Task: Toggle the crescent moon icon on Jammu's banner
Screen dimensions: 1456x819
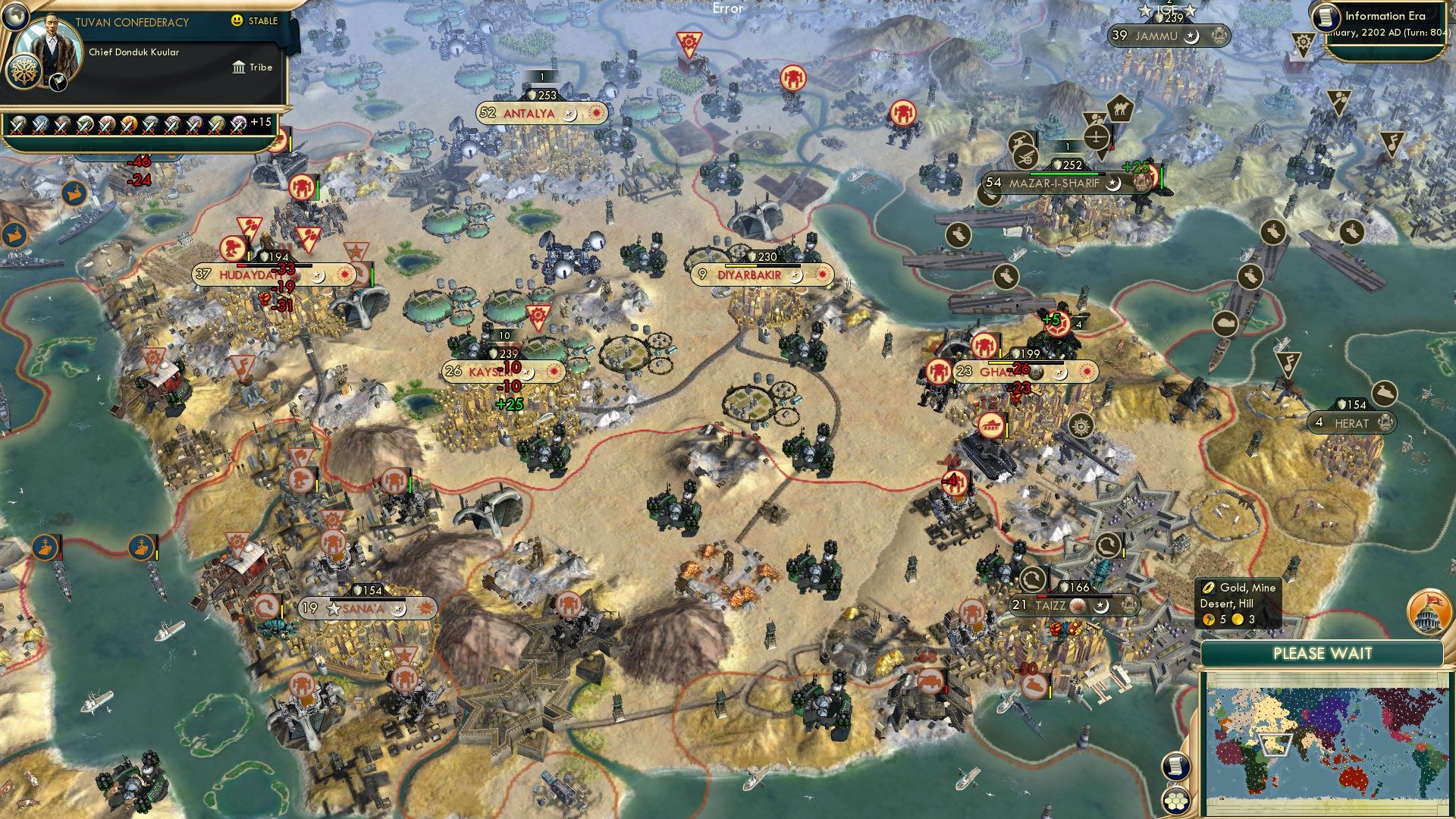Action: 1191,36
